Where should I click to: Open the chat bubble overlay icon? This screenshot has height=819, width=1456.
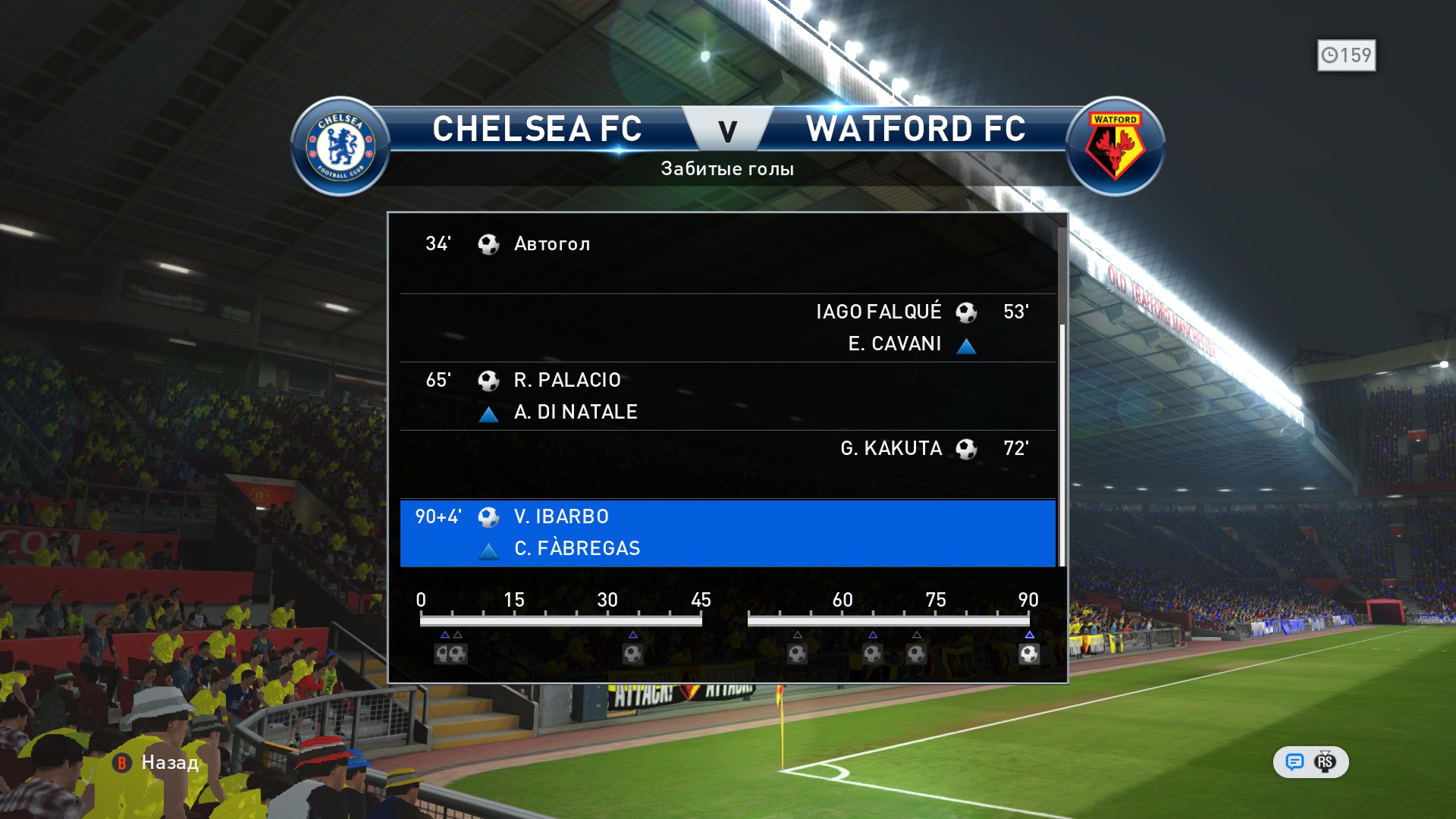[1294, 762]
